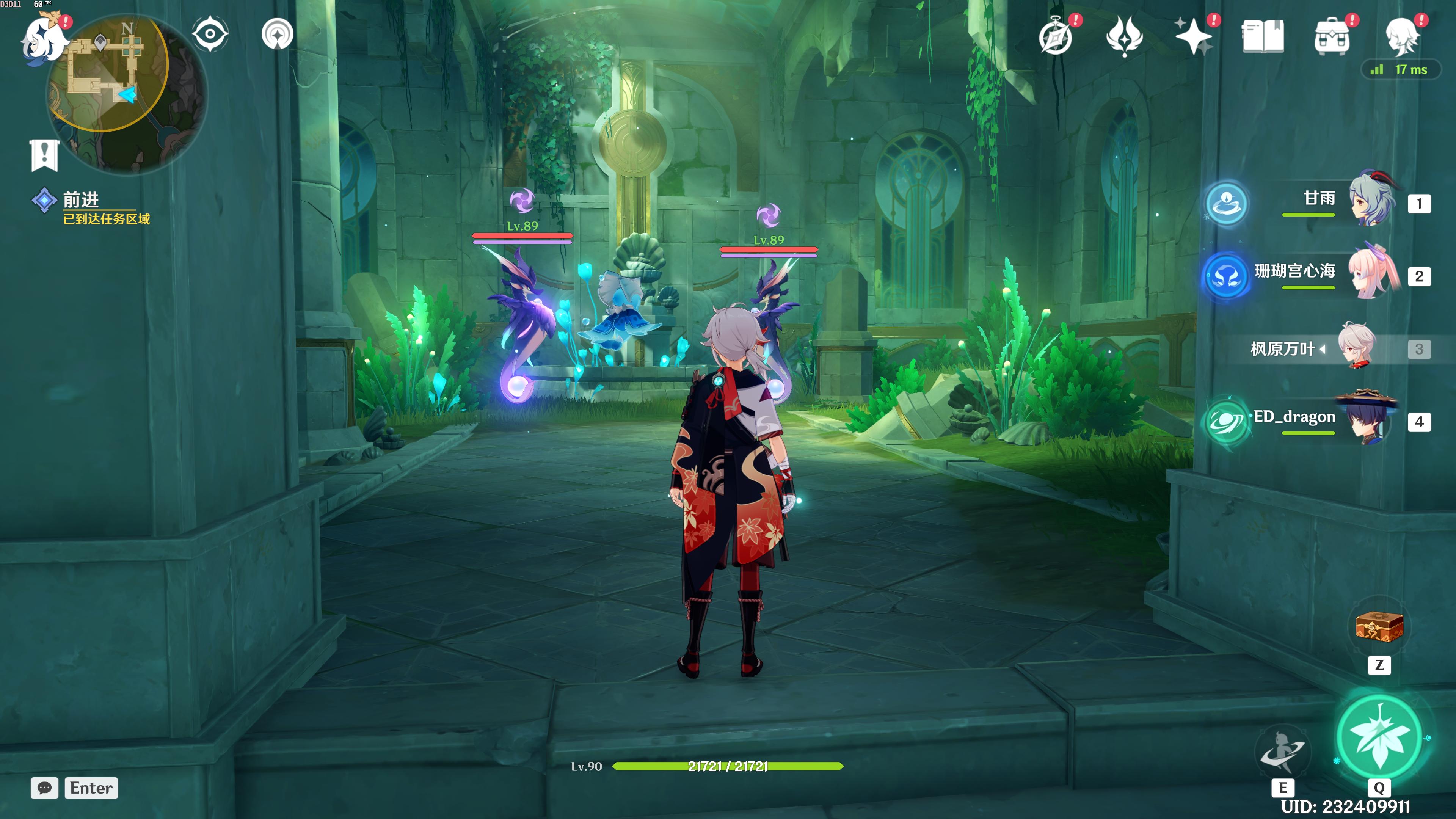This screenshot has width=1456, height=819.
Task: Open the winged star icon in the top bar
Action: [1124, 37]
